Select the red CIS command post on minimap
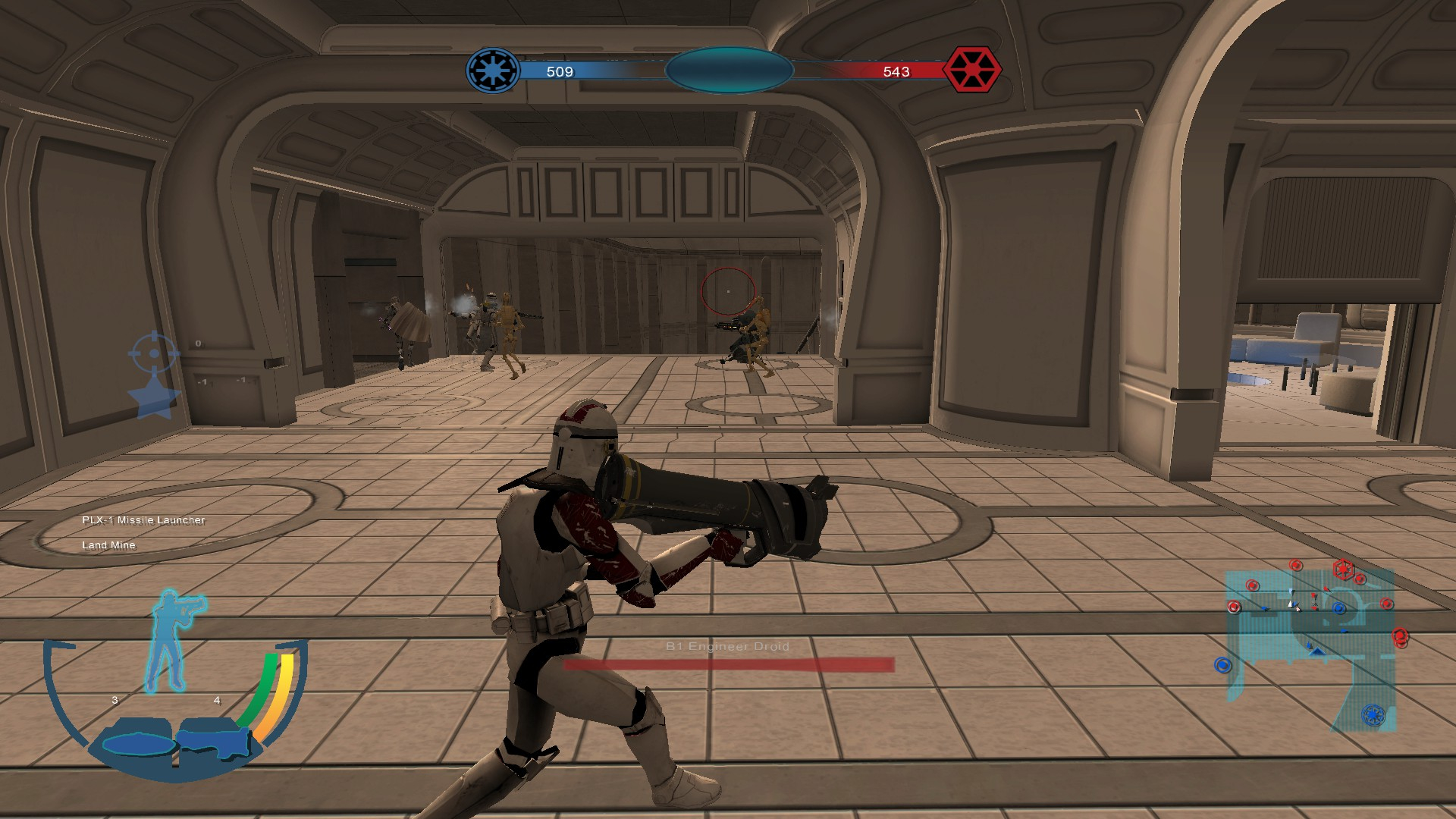 point(1343,568)
